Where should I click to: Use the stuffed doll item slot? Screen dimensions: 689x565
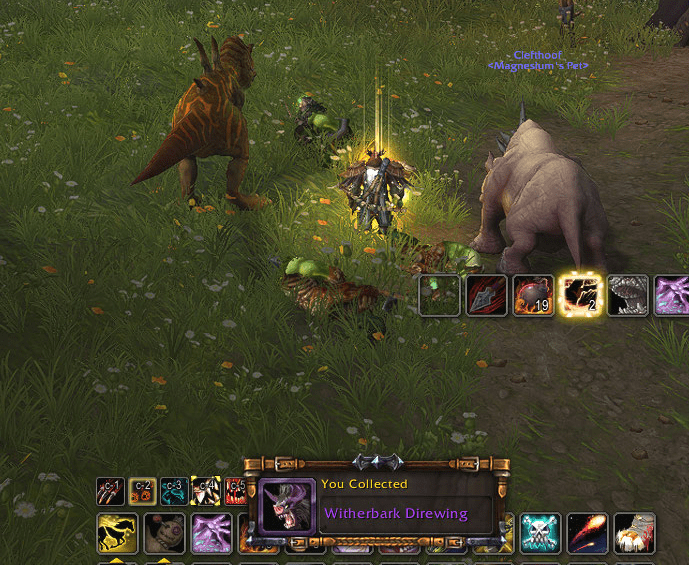[x=164, y=533]
